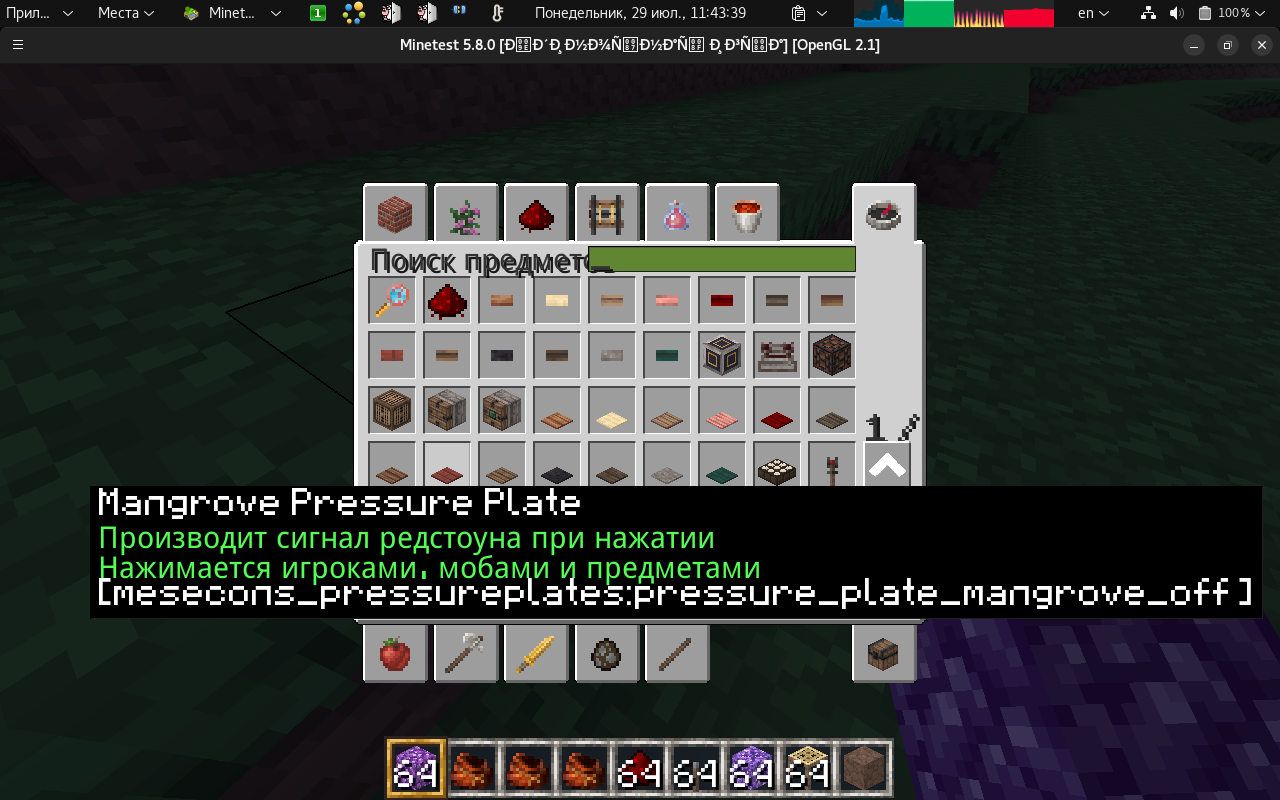Select the command block with gold frame

722,355
